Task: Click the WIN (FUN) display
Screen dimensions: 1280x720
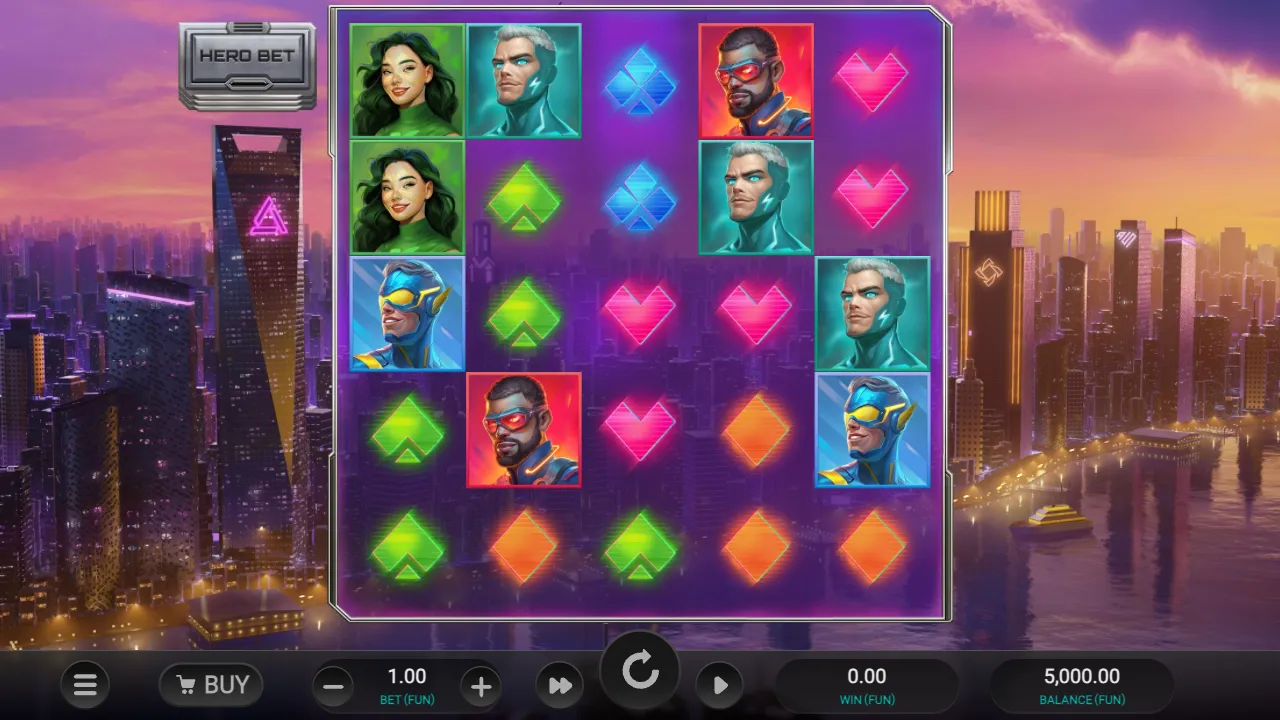Action: tap(866, 685)
